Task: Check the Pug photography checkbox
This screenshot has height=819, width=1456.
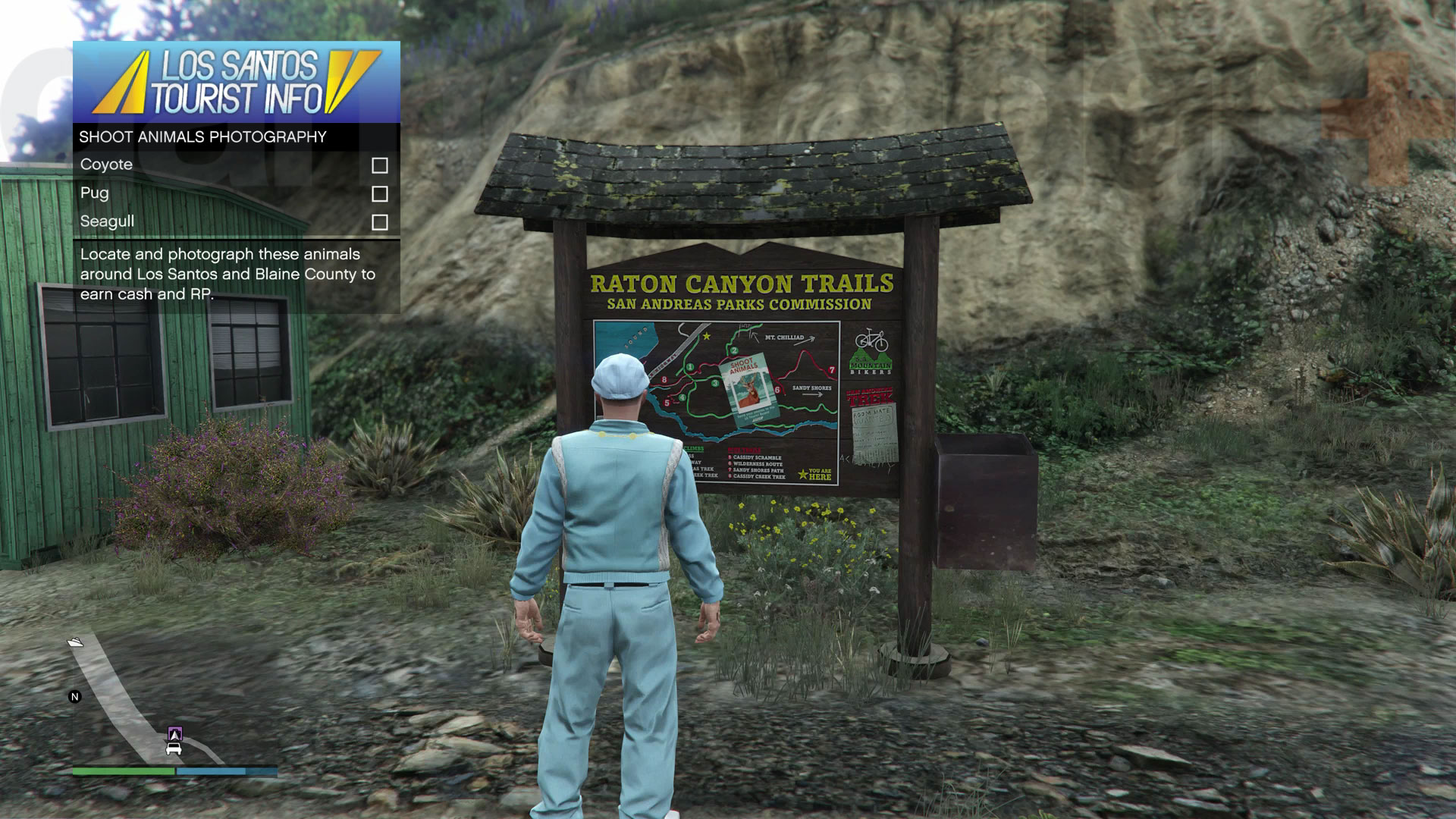Action: coord(381,193)
